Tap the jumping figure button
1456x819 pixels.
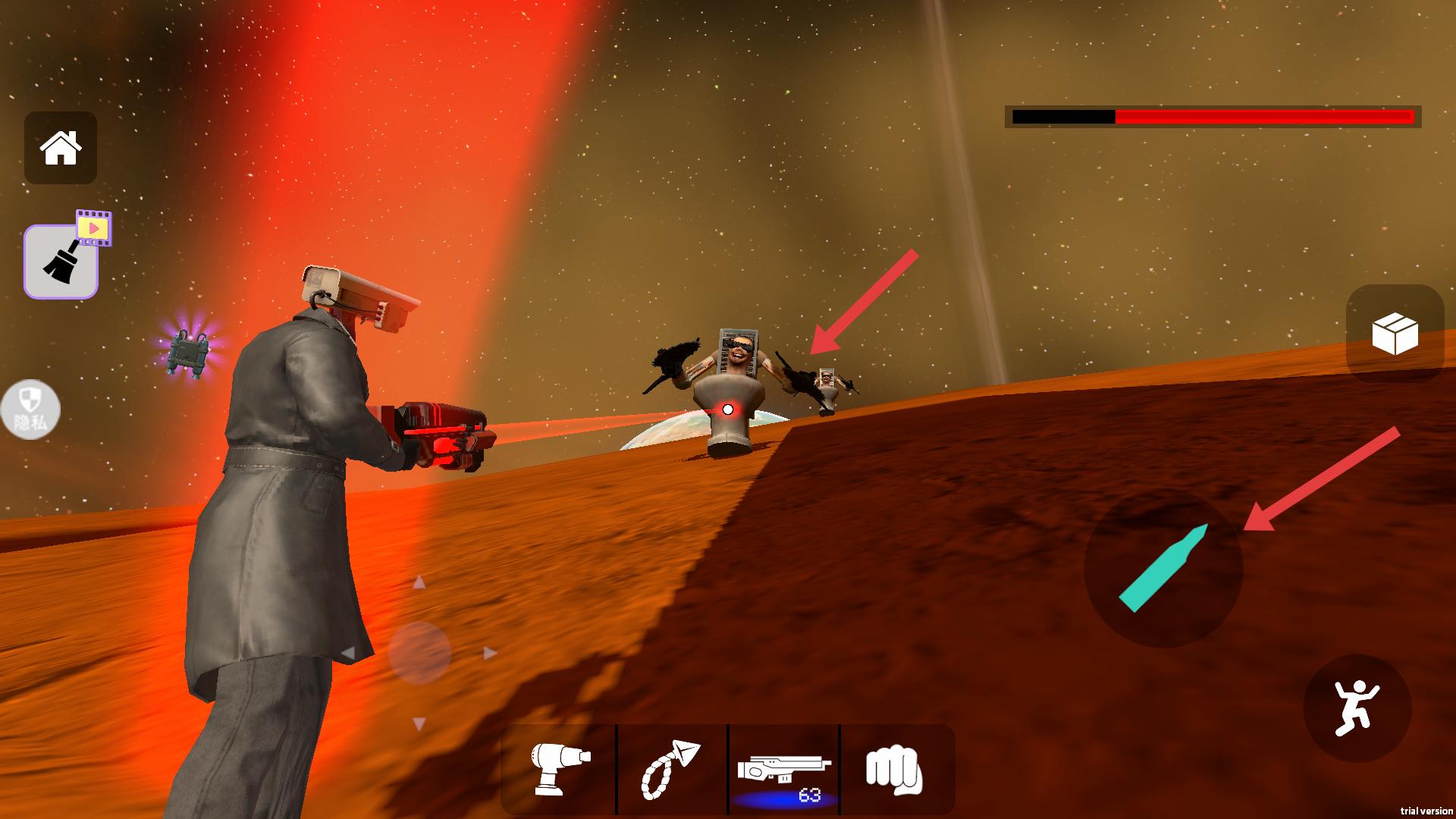coord(1357,708)
